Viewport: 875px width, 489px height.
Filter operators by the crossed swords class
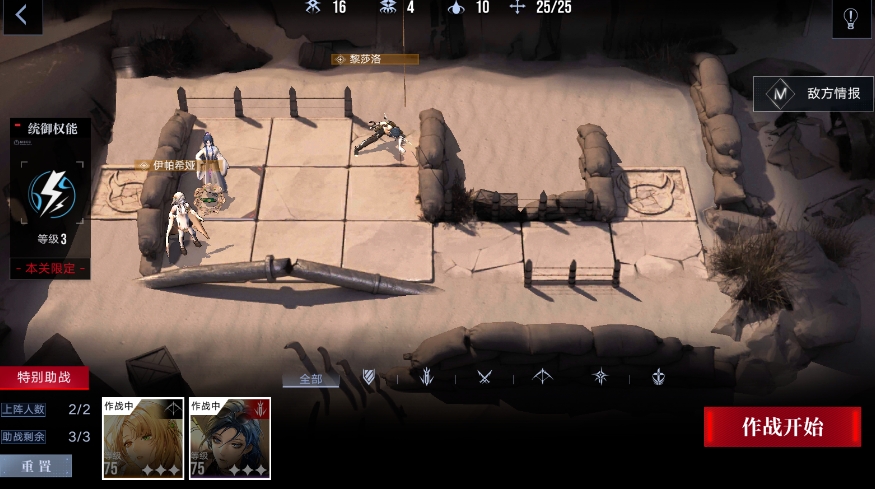tap(485, 377)
